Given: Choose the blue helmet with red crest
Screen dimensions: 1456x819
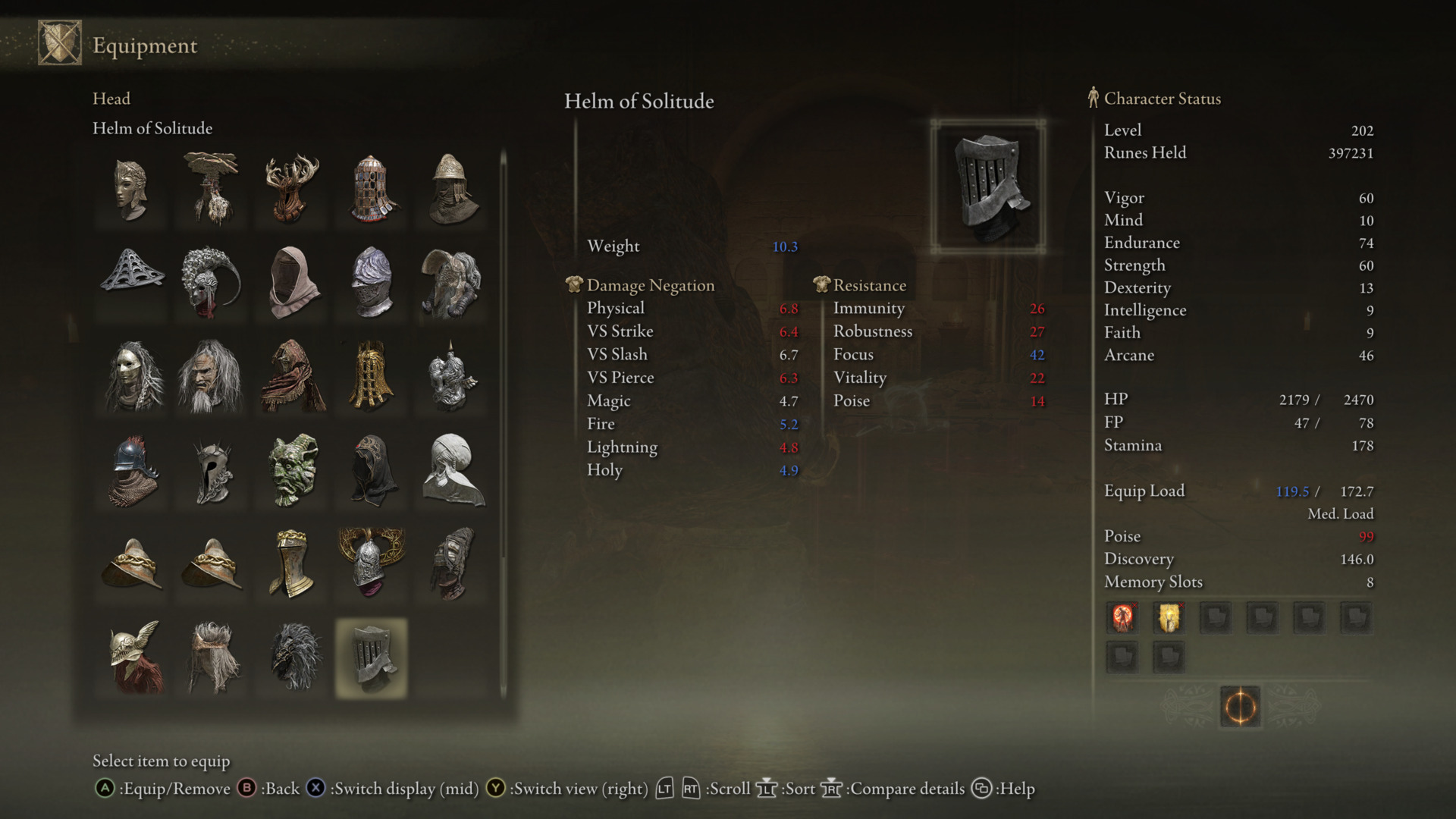Looking at the screenshot, I should click(x=131, y=469).
